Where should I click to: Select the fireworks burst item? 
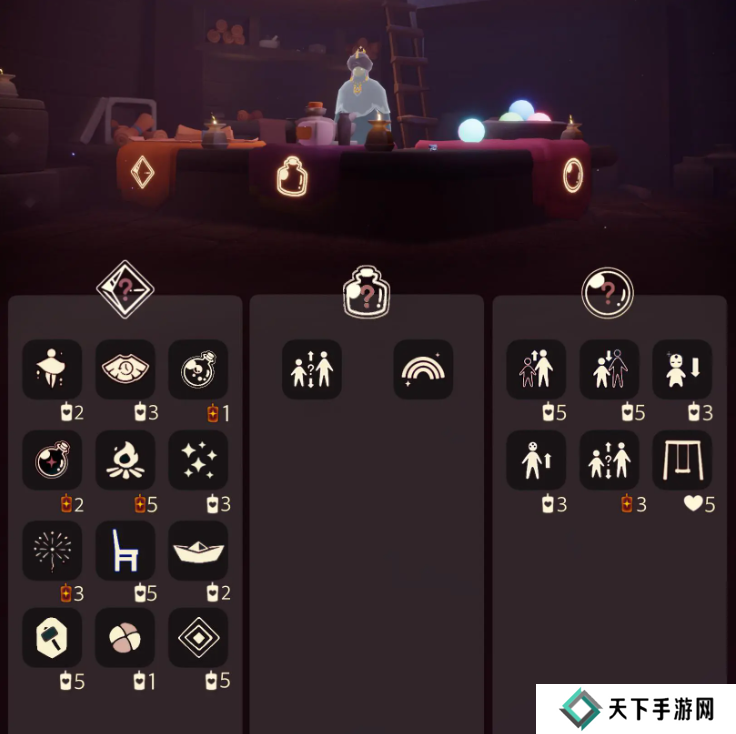tap(52, 550)
